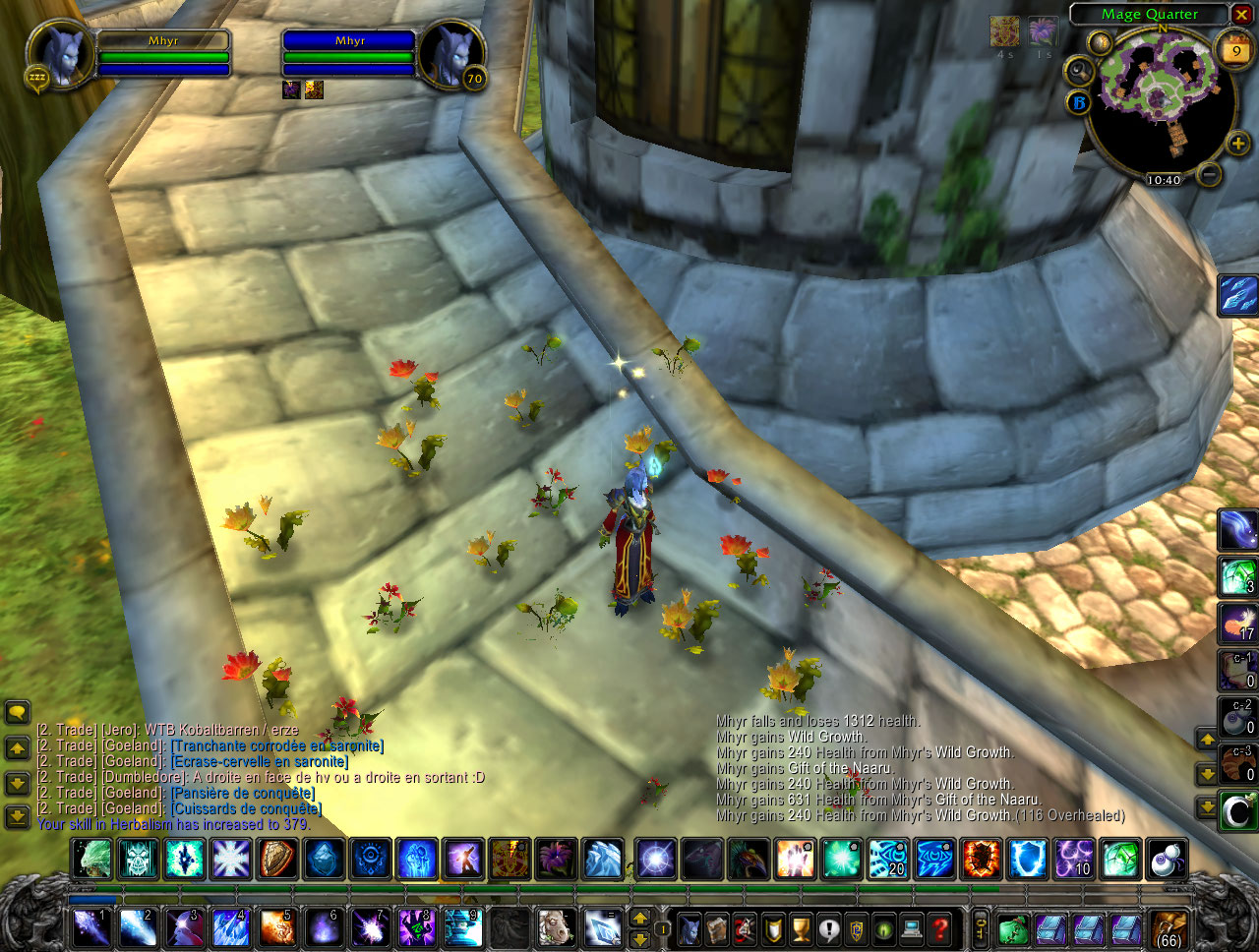1259x952 pixels.
Task: Page the action bar up
Action: point(640,918)
